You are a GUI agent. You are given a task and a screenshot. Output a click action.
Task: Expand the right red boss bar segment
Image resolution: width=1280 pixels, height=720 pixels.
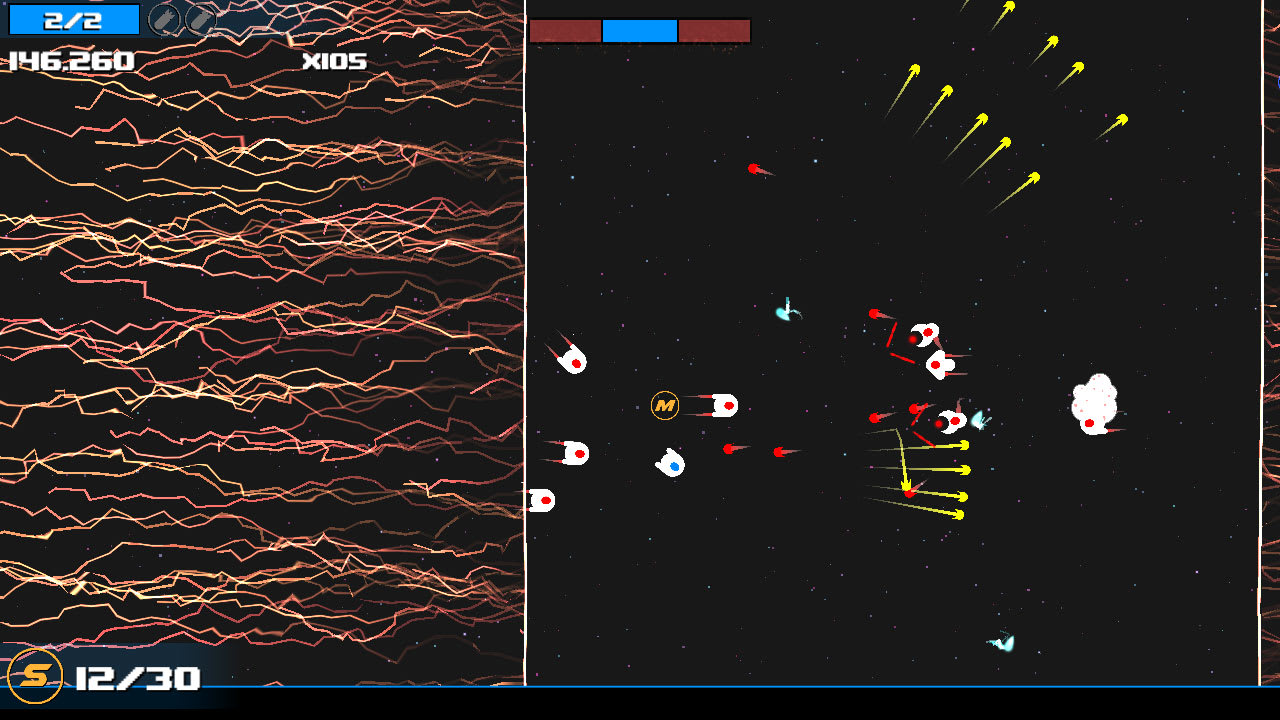(x=714, y=30)
